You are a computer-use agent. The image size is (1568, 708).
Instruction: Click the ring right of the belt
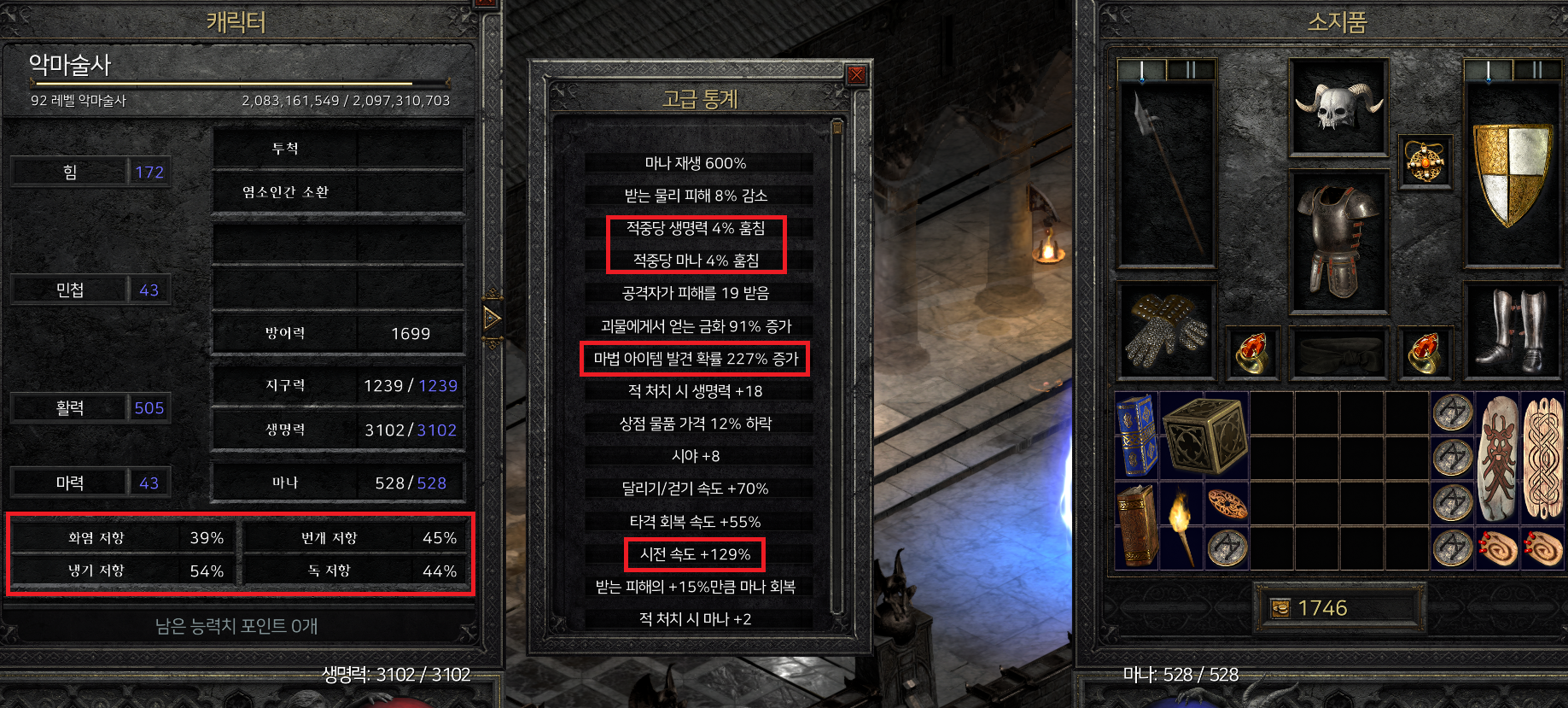1425,352
